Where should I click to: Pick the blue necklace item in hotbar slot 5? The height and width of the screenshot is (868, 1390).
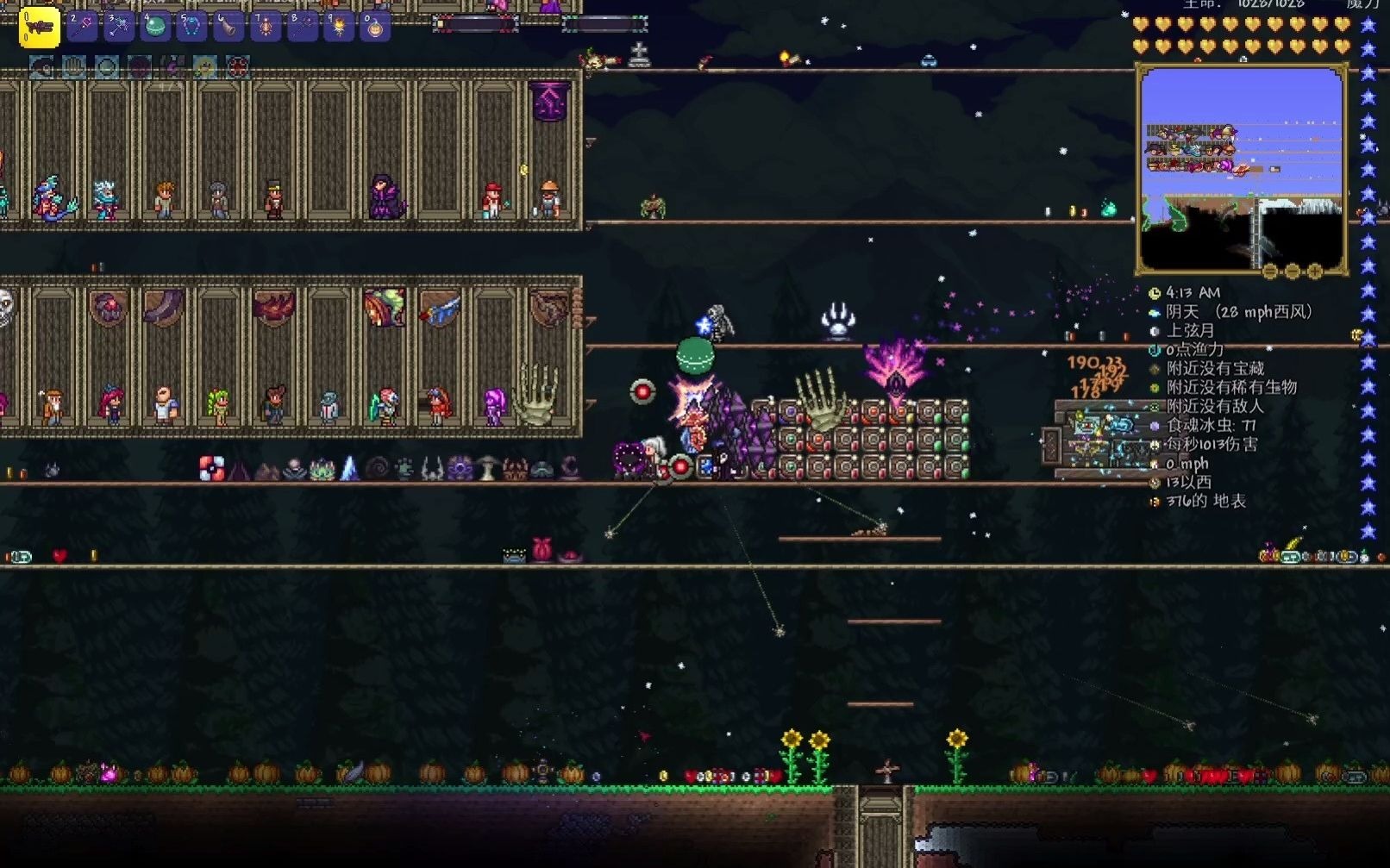tap(191, 27)
